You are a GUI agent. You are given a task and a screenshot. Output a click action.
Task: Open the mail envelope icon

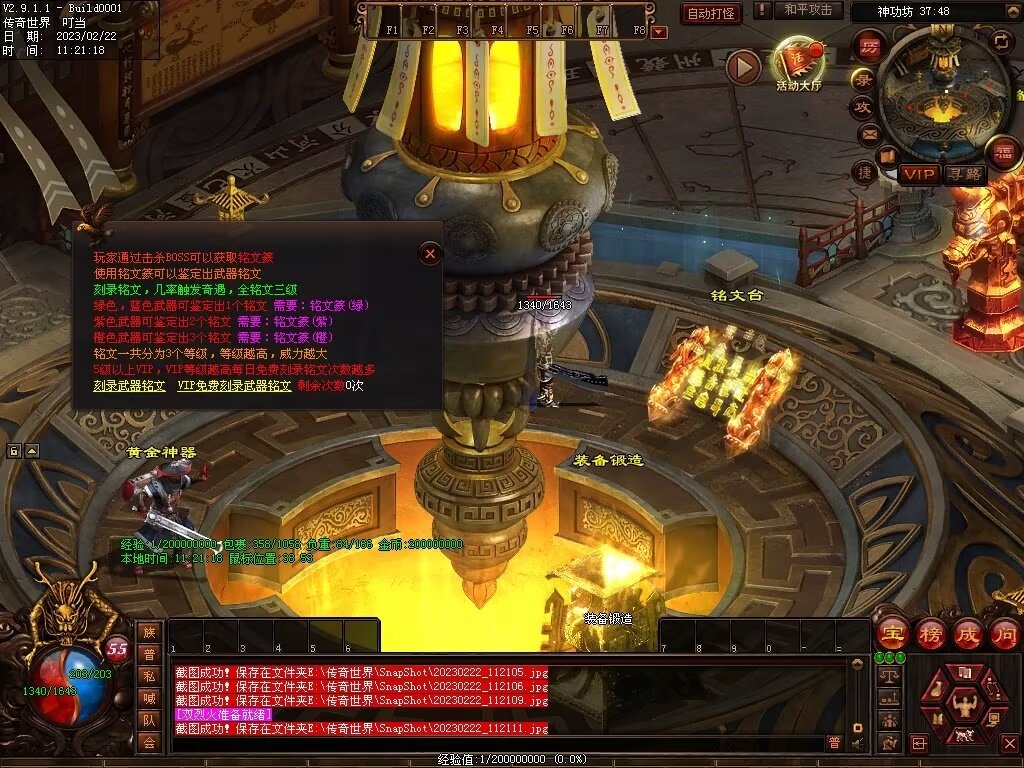point(868,133)
